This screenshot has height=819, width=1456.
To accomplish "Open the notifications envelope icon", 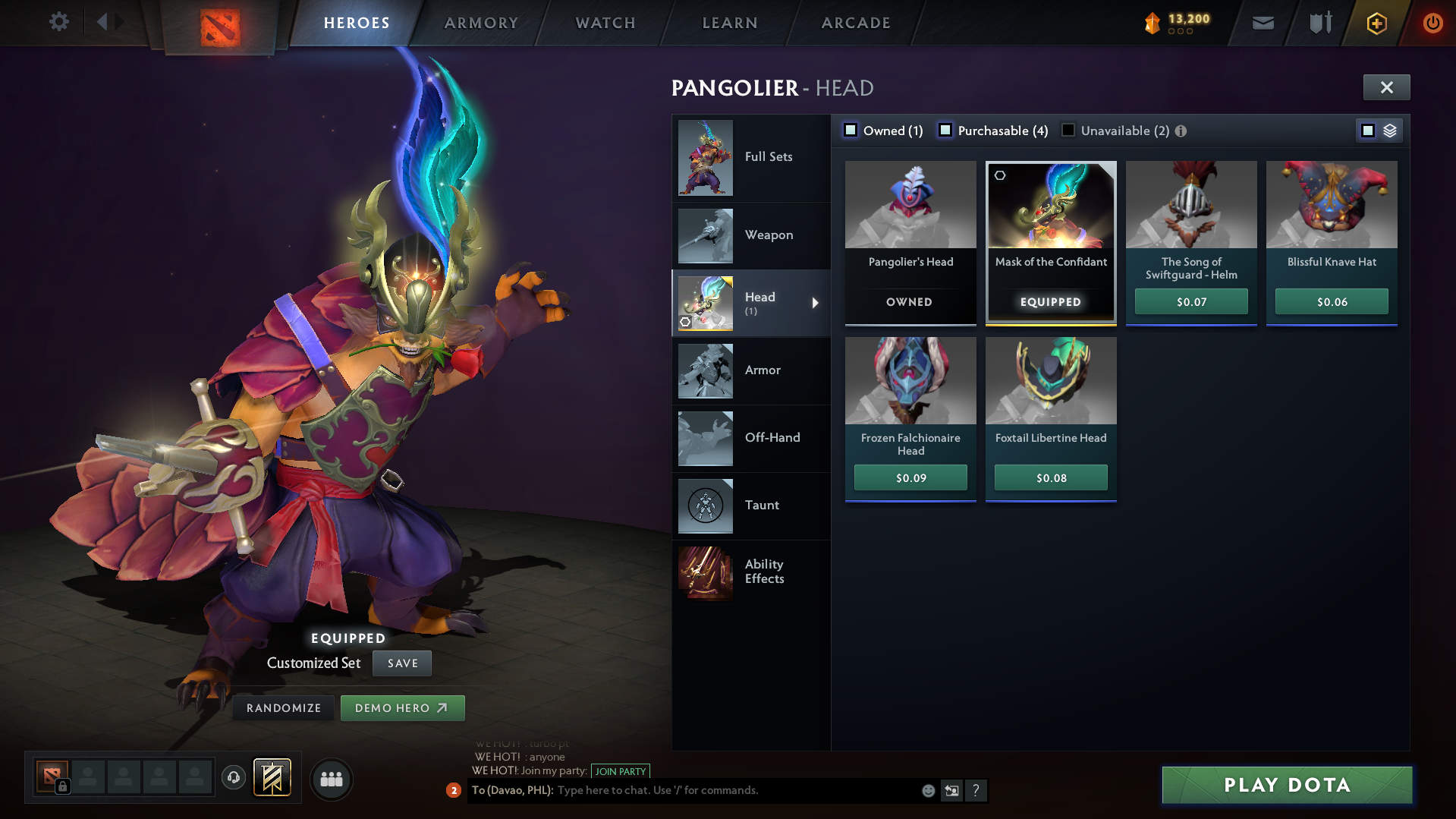I will coord(1263,23).
